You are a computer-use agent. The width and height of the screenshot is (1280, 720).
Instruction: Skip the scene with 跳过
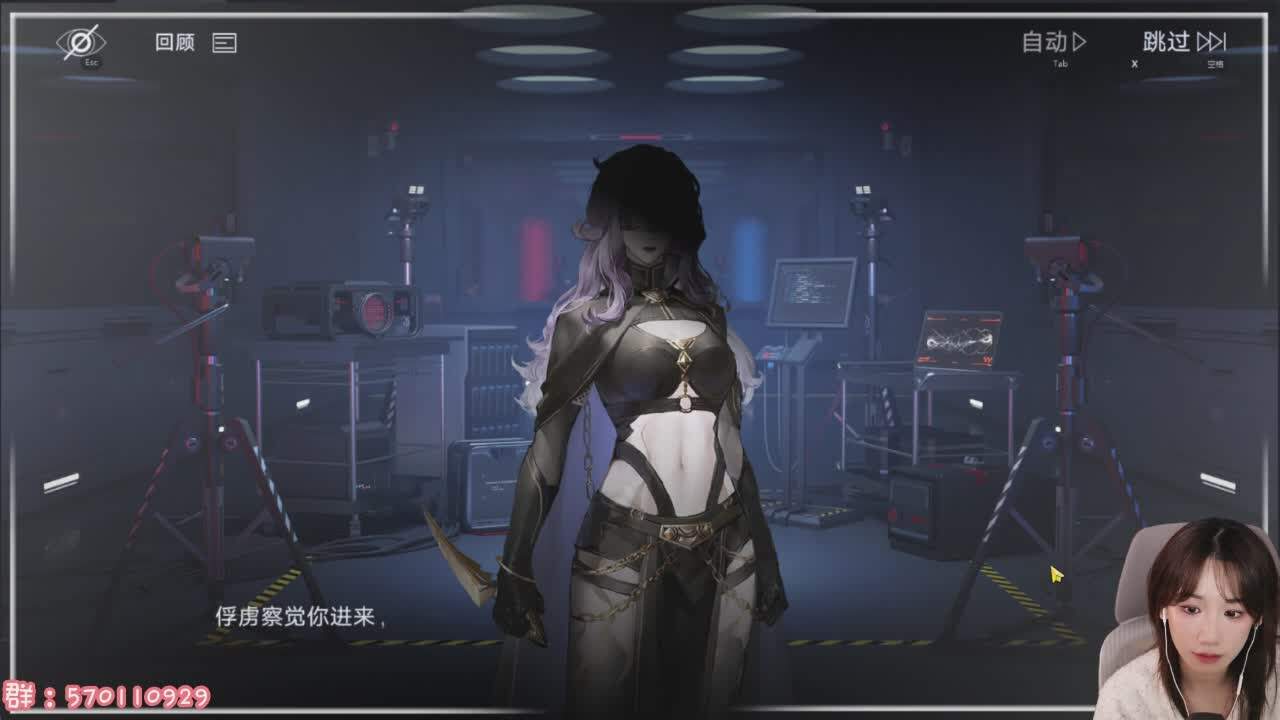click(1184, 42)
